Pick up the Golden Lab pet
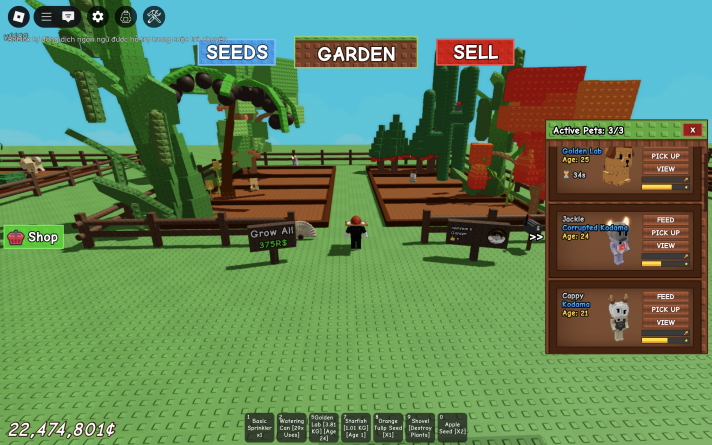 pyautogui.click(x=665, y=156)
